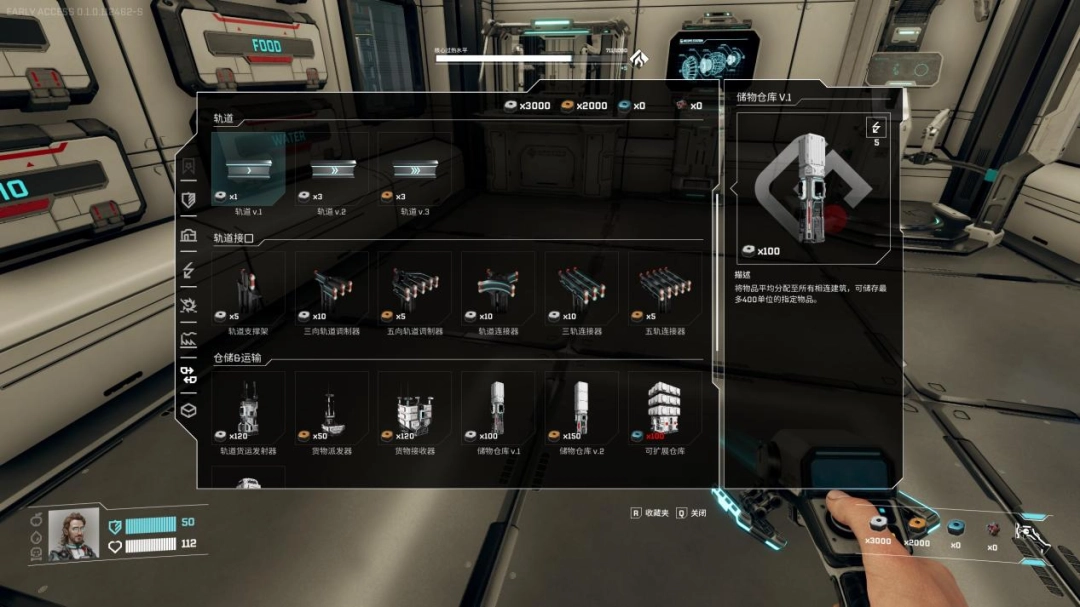
Task: Select the 轨道 v.1 rail item
Action: (248, 170)
